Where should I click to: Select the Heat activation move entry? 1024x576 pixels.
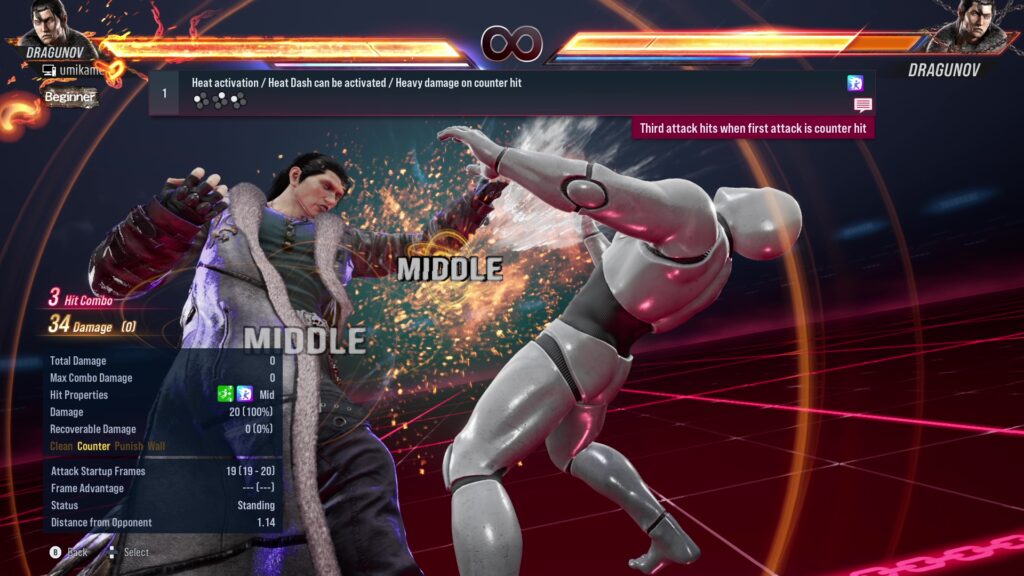[357, 83]
